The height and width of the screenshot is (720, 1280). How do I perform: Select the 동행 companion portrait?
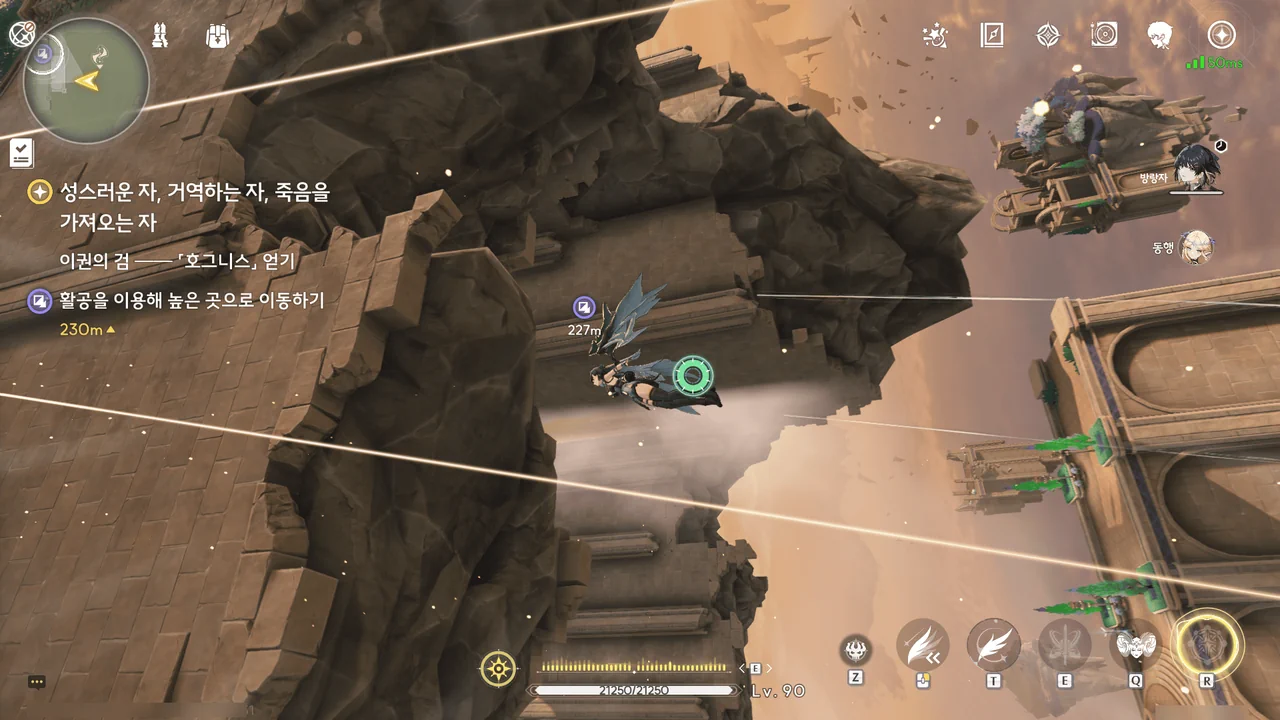click(x=1195, y=246)
